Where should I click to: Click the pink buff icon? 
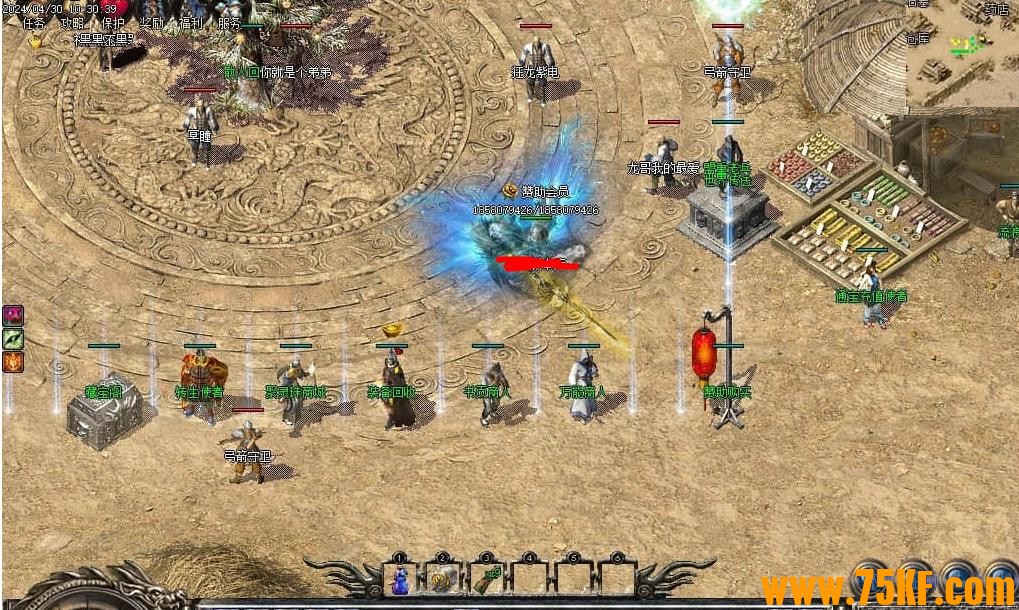[x=13, y=316]
